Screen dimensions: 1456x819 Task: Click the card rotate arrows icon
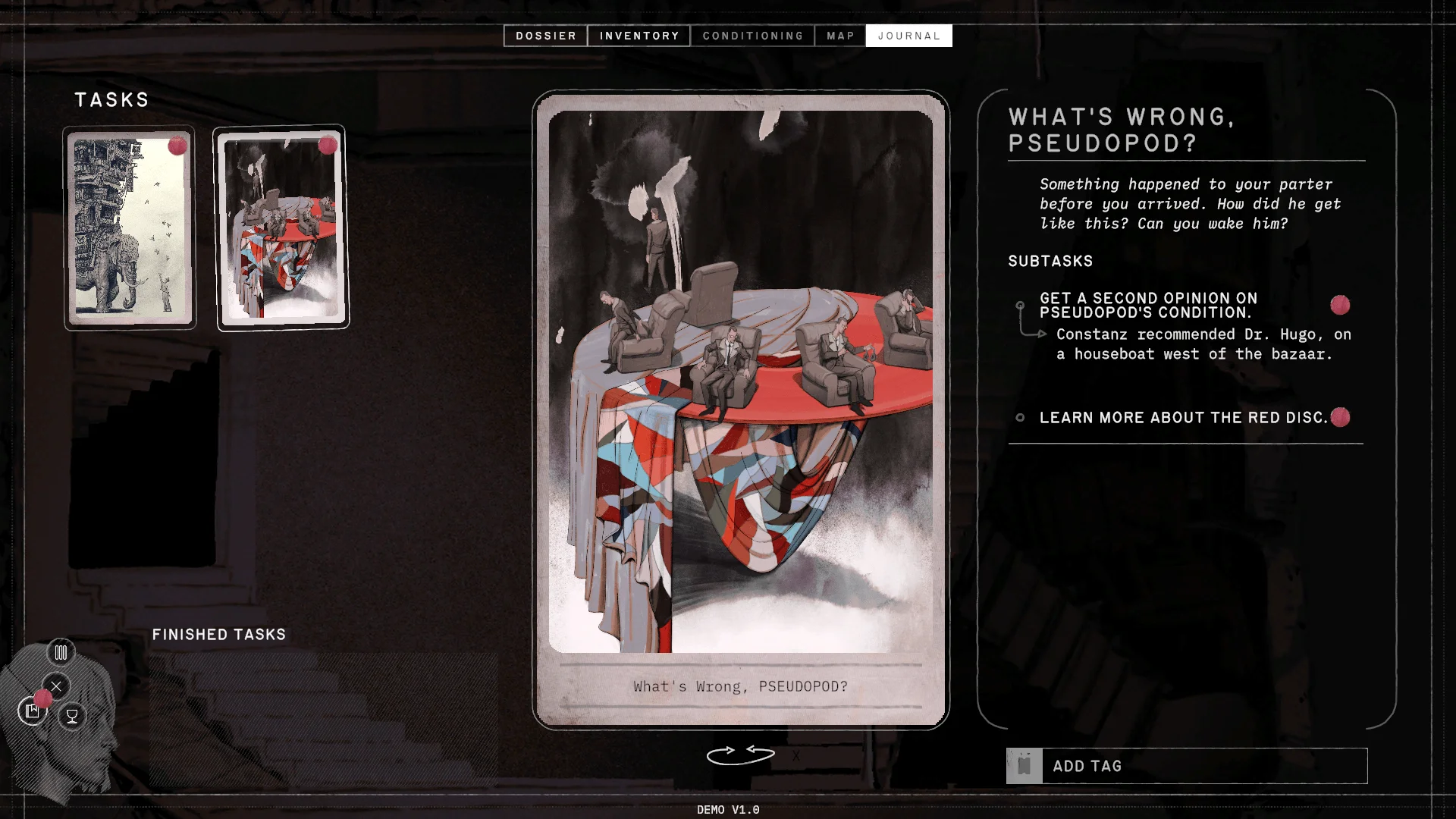coord(740,755)
